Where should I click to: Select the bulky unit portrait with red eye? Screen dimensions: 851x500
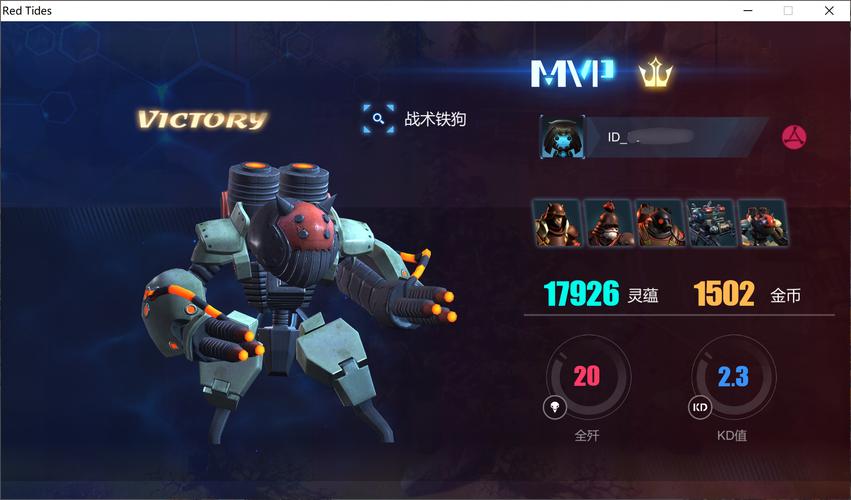[x=659, y=223]
